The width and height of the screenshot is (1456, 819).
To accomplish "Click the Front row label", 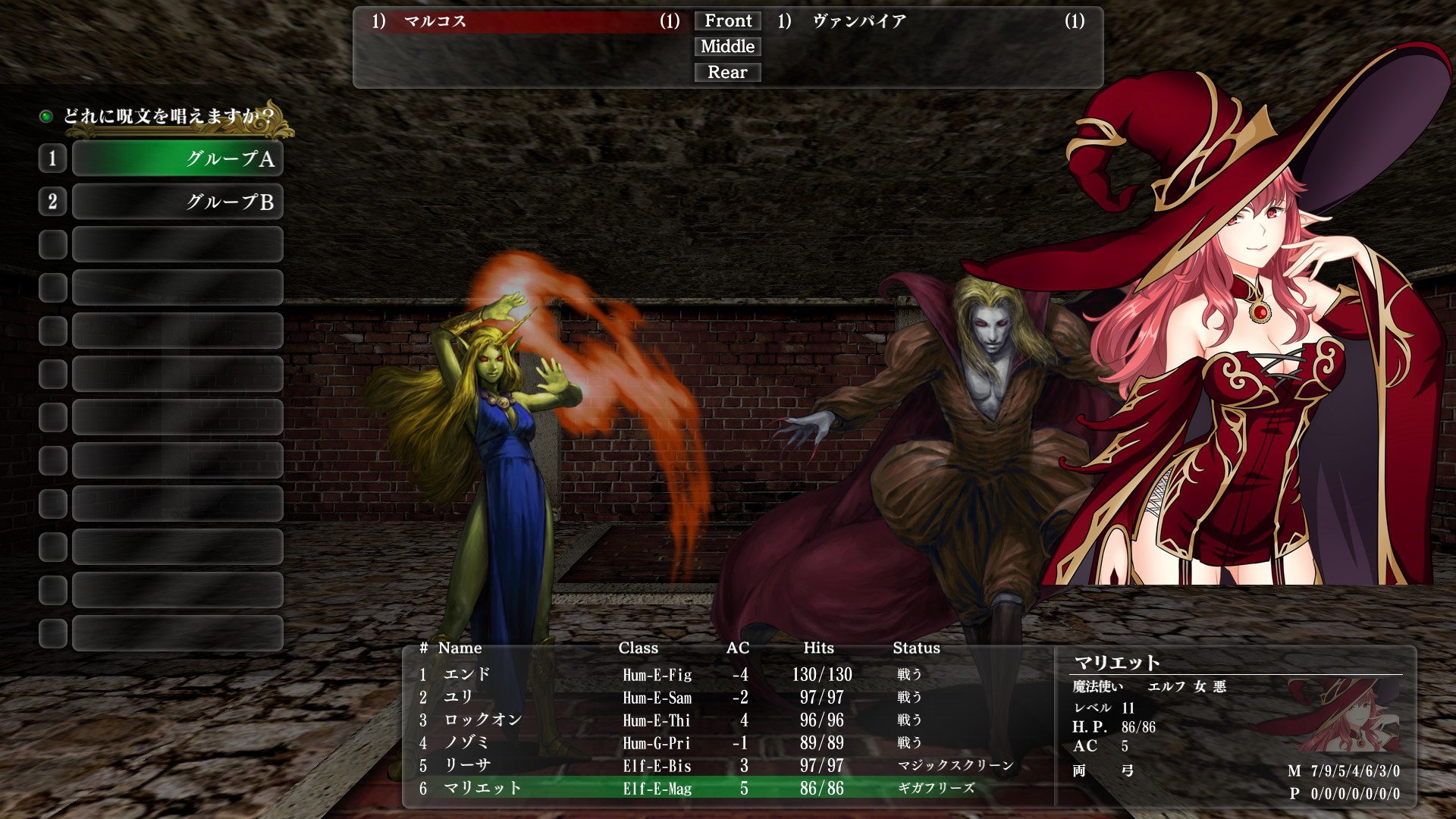I will (727, 21).
